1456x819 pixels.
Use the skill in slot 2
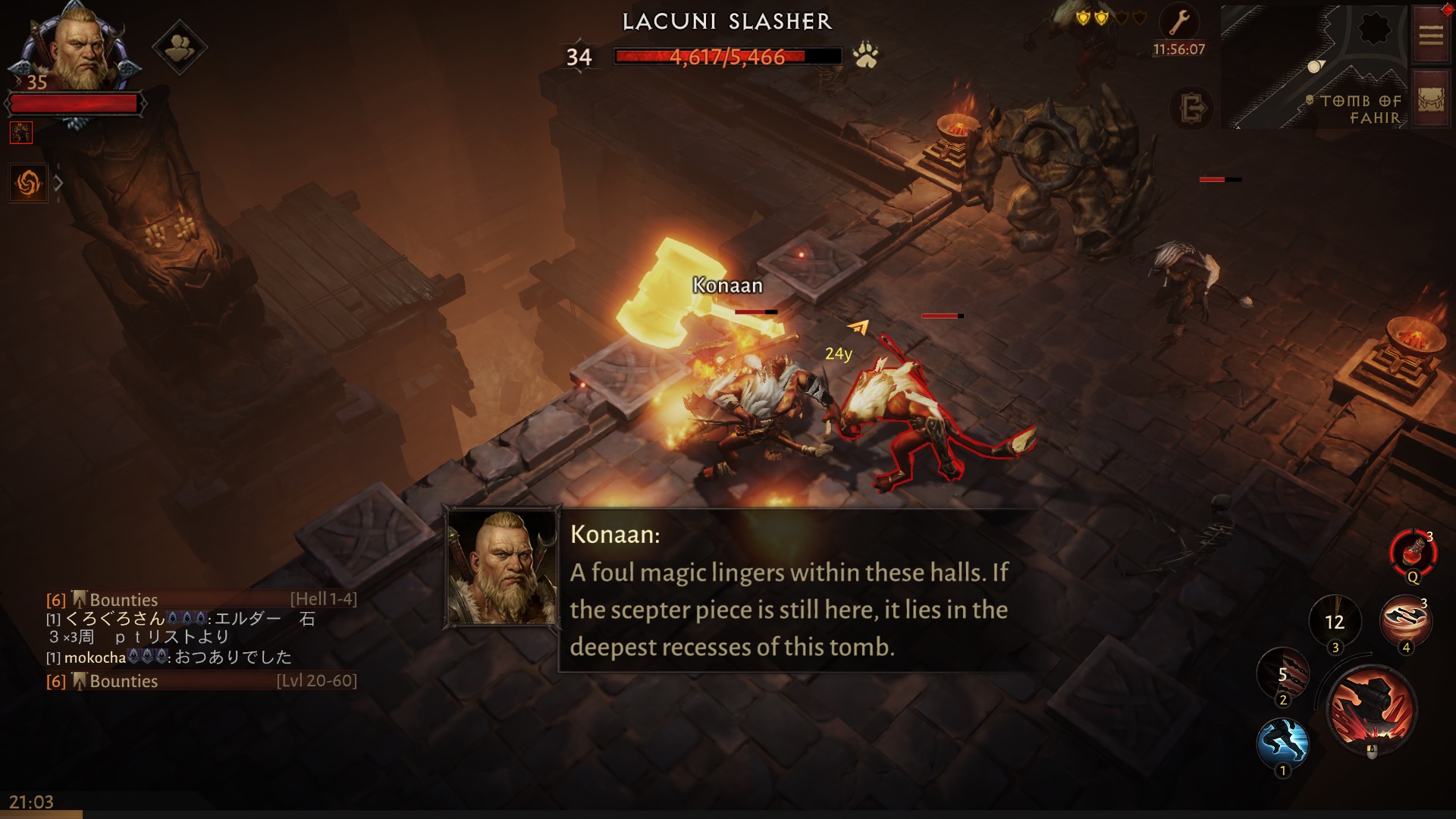pos(1282,675)
